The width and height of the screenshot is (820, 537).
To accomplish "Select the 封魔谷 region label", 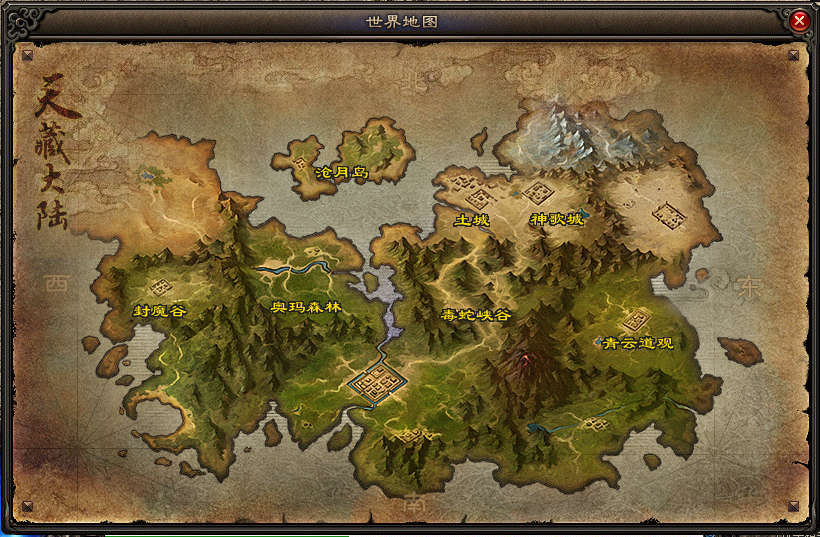I will pyautogui.click(x=160, y=311).
